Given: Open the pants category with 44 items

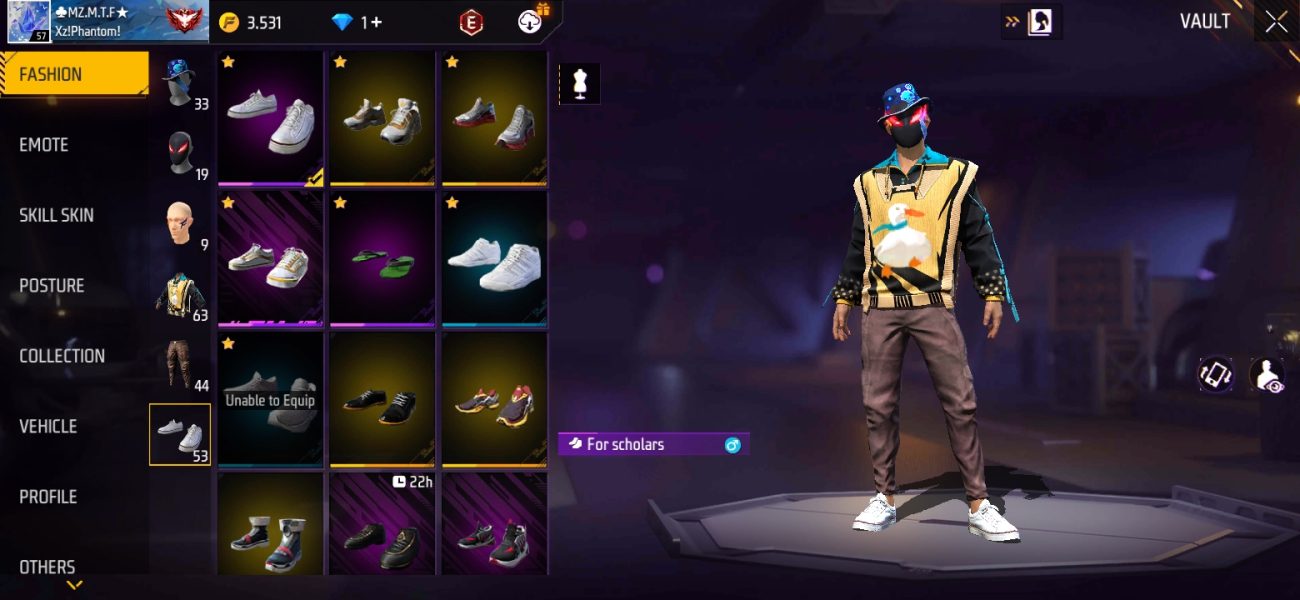Looking at the screenshot, I should tap(181, 365).
